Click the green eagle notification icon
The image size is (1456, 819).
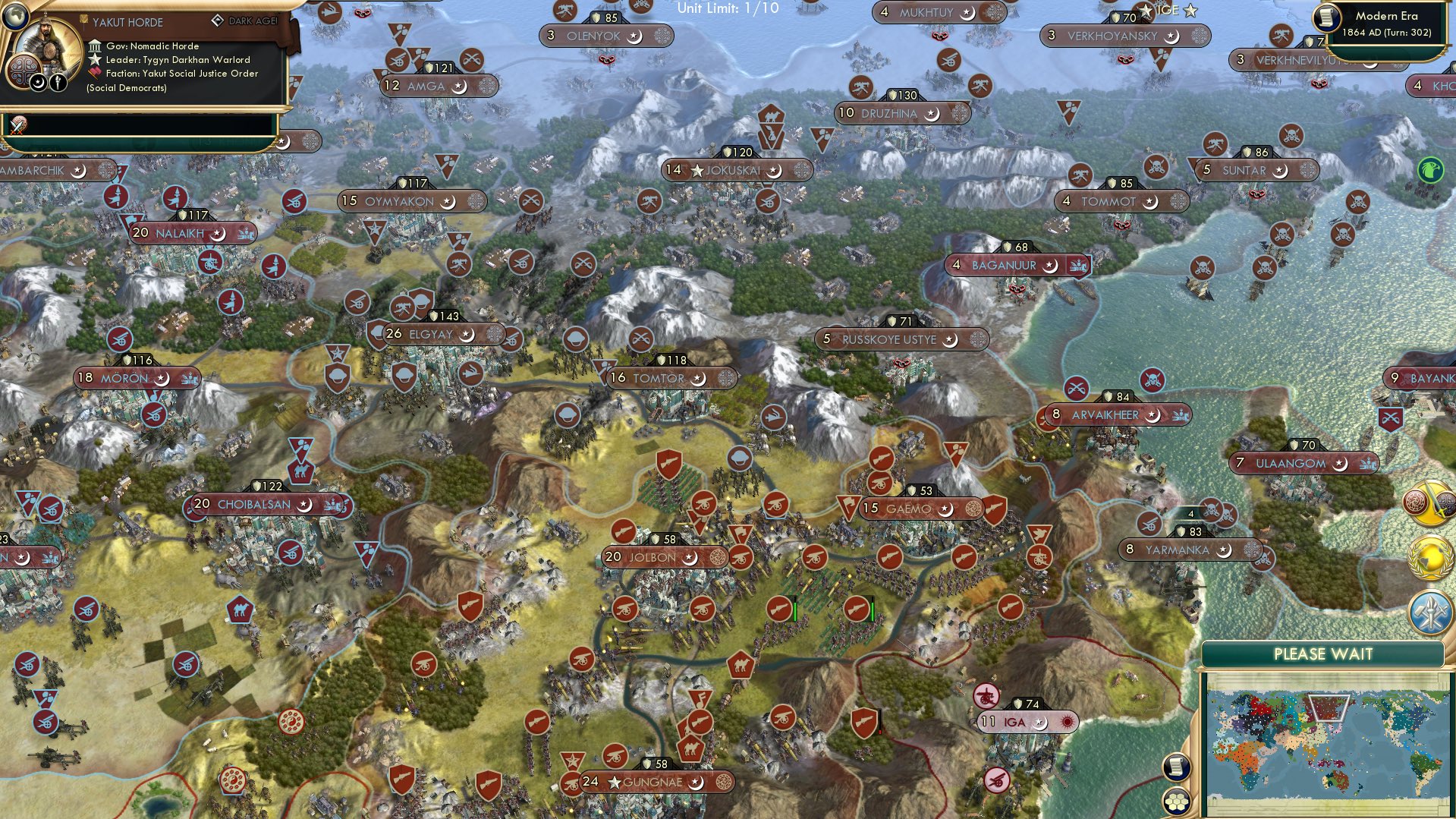click(1432, 170)
